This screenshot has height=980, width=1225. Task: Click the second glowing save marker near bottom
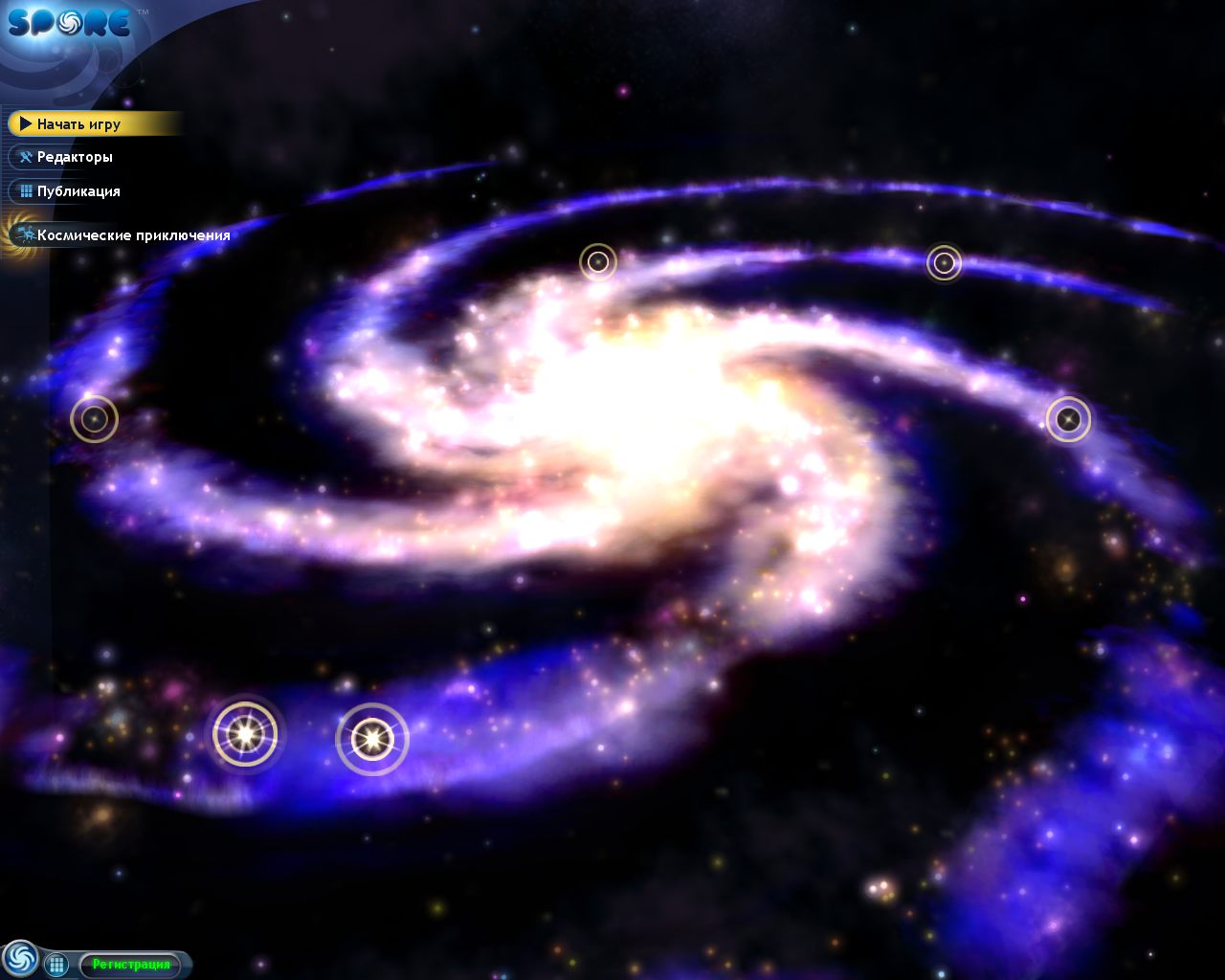click(x=372, y=739)
